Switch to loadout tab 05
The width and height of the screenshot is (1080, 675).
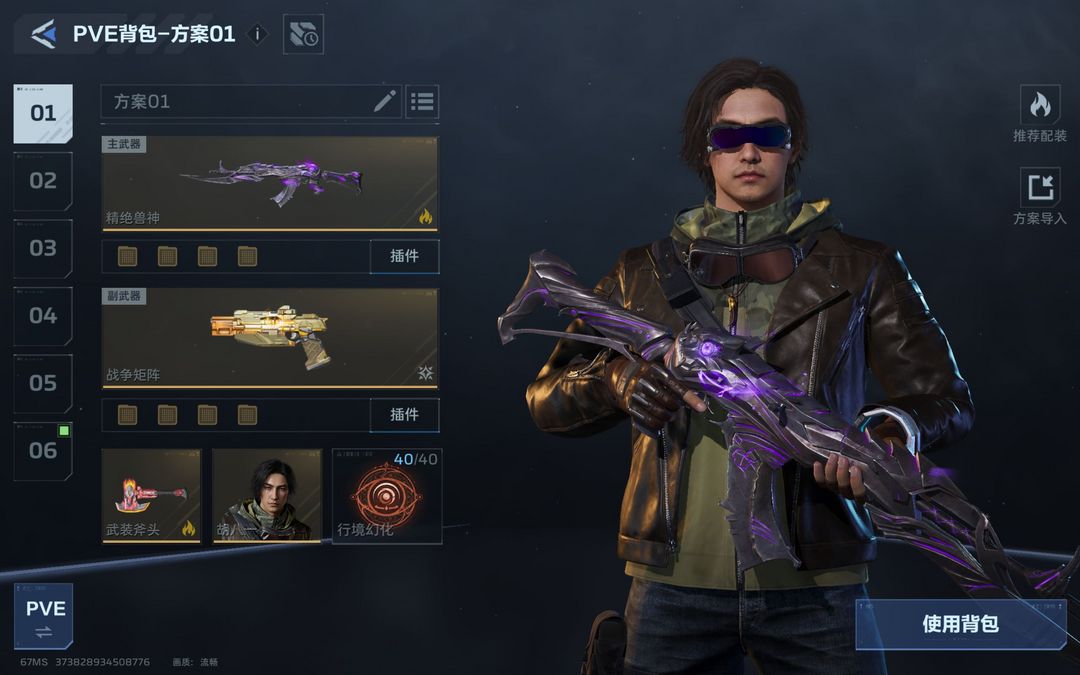pyautogui.click(x=43, y=383)
